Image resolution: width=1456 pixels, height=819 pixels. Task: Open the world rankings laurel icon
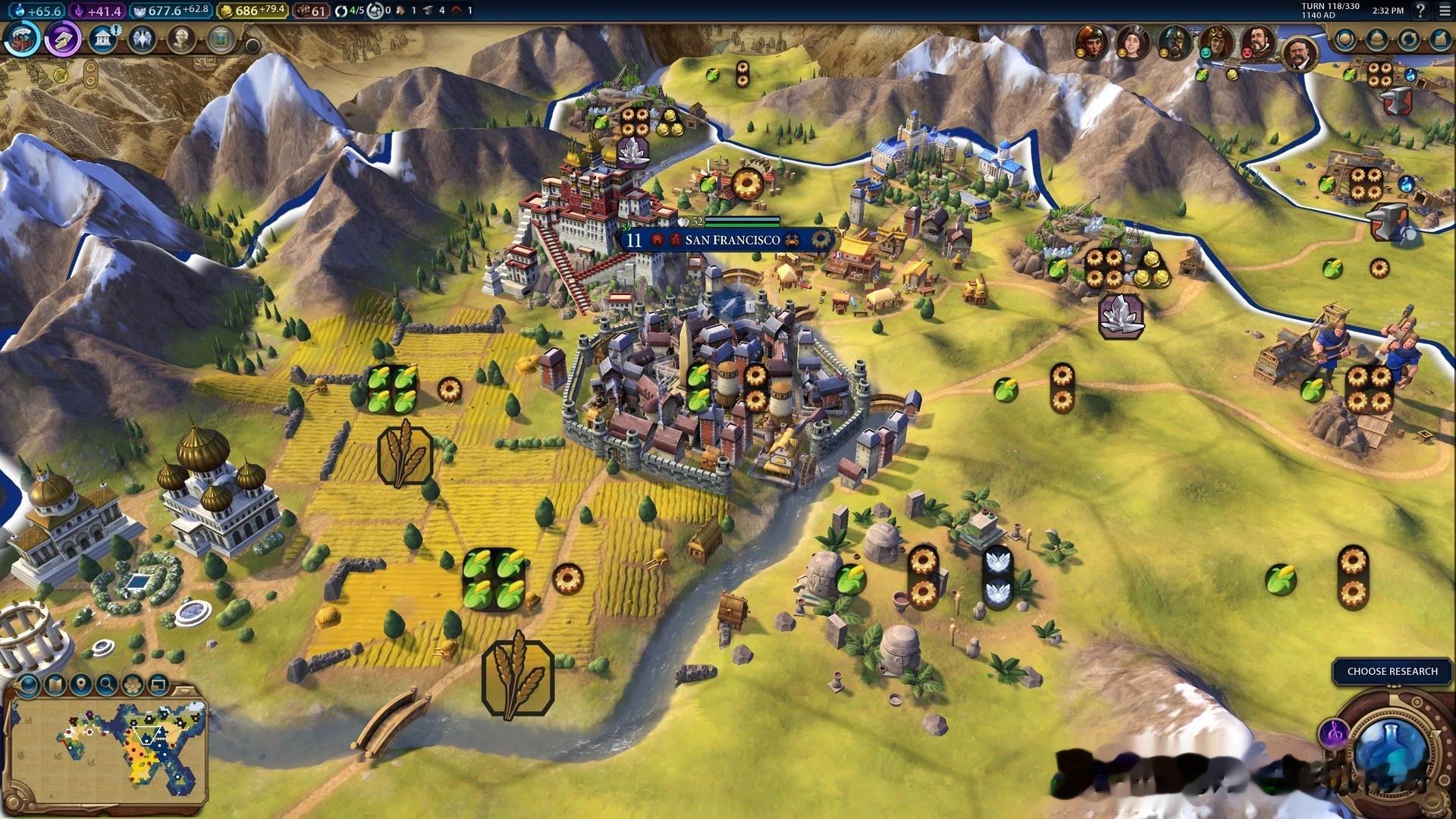click(x=1345, y=39)
